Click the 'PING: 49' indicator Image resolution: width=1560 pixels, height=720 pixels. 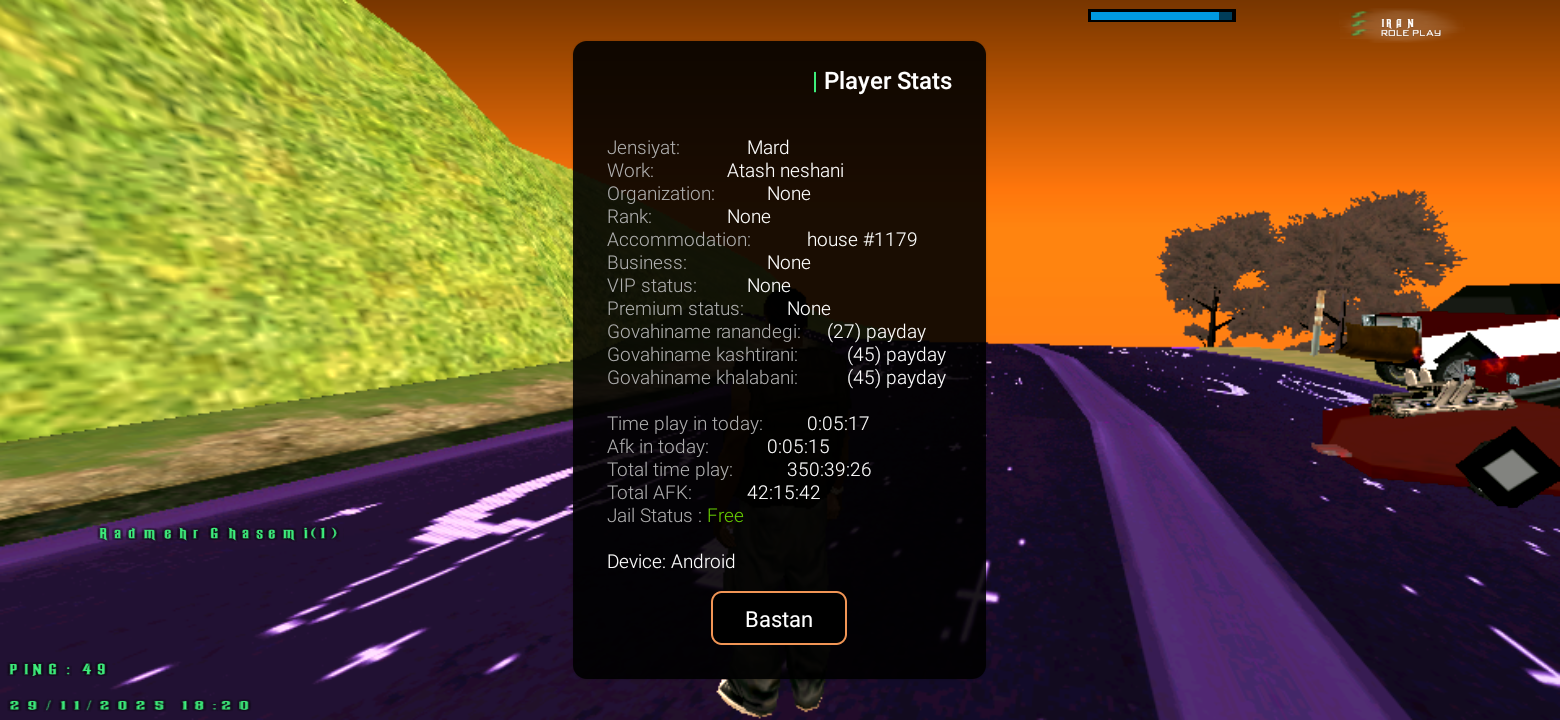click(x=56, y=669)
